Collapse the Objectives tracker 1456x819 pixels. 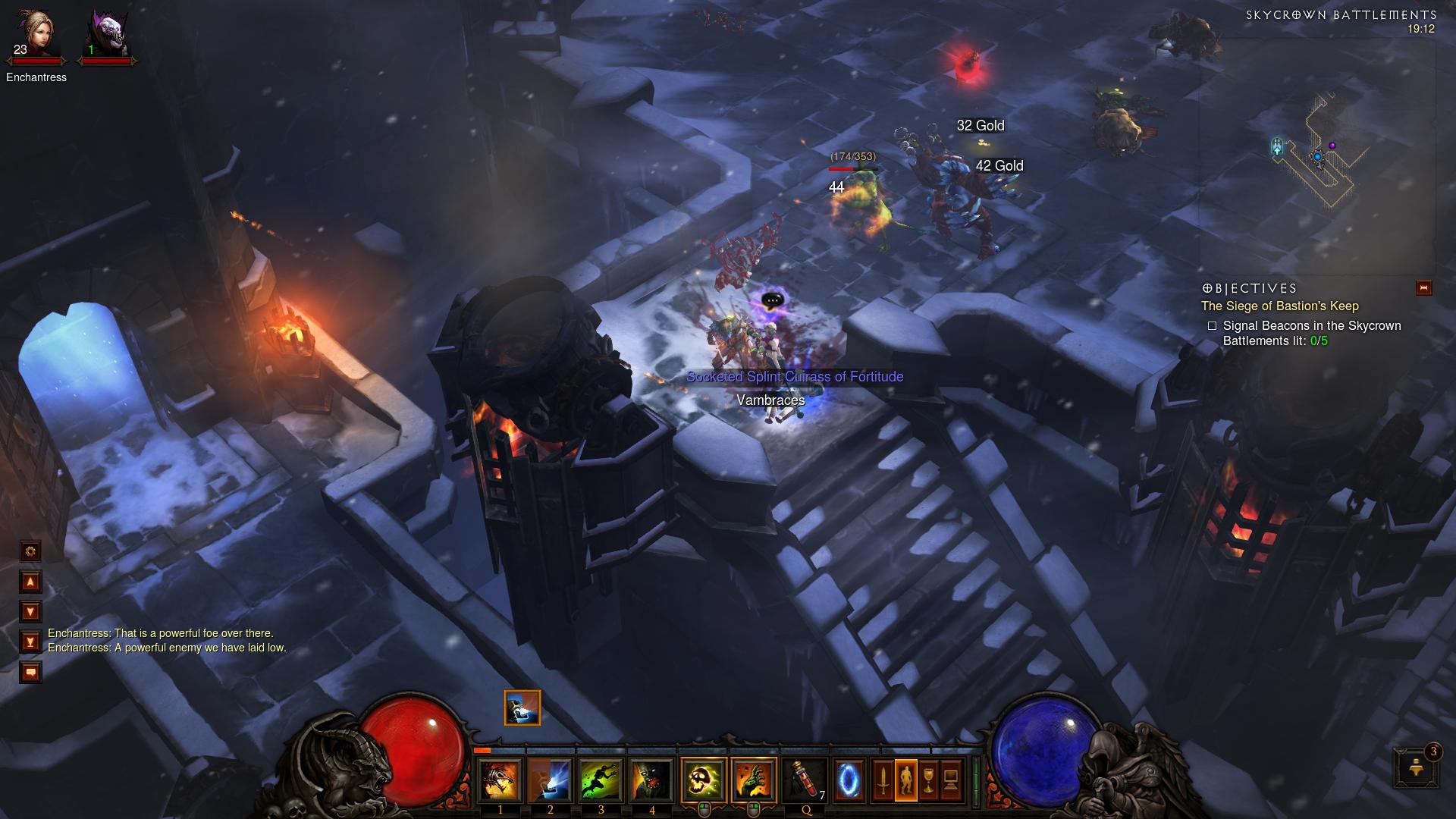1423,287
